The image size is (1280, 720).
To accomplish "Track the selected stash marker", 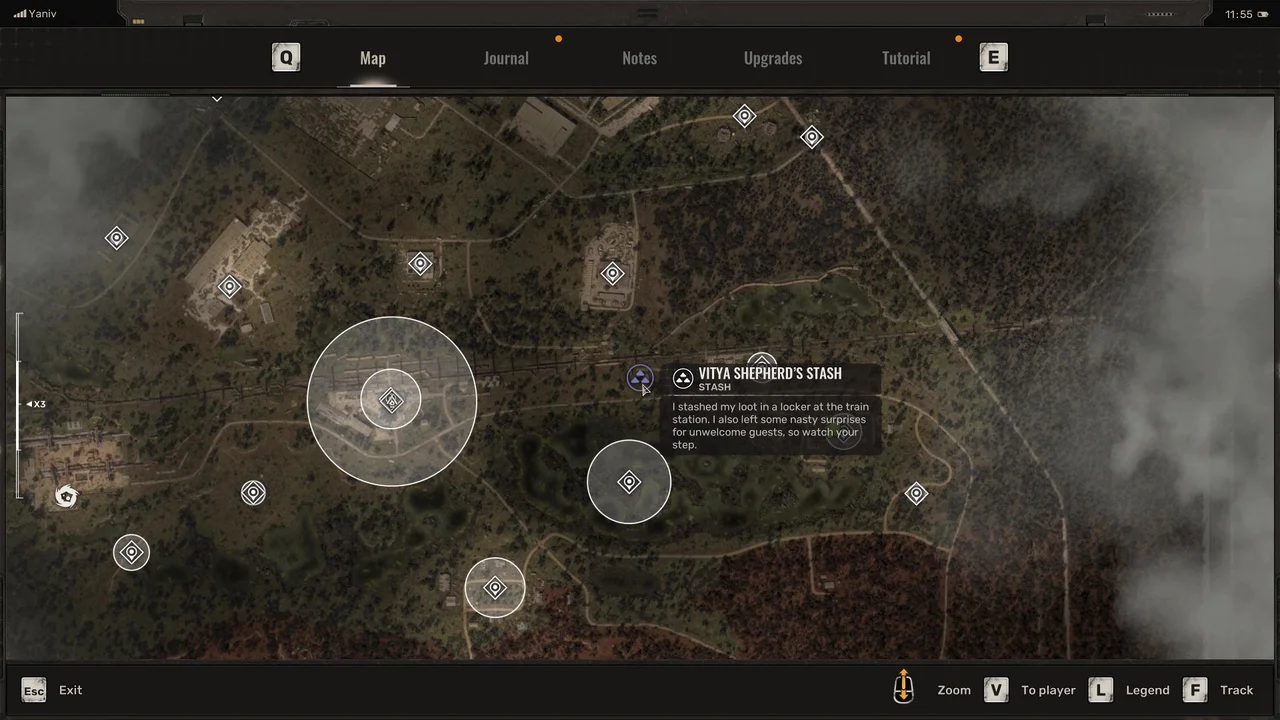I will point(1195,690).
